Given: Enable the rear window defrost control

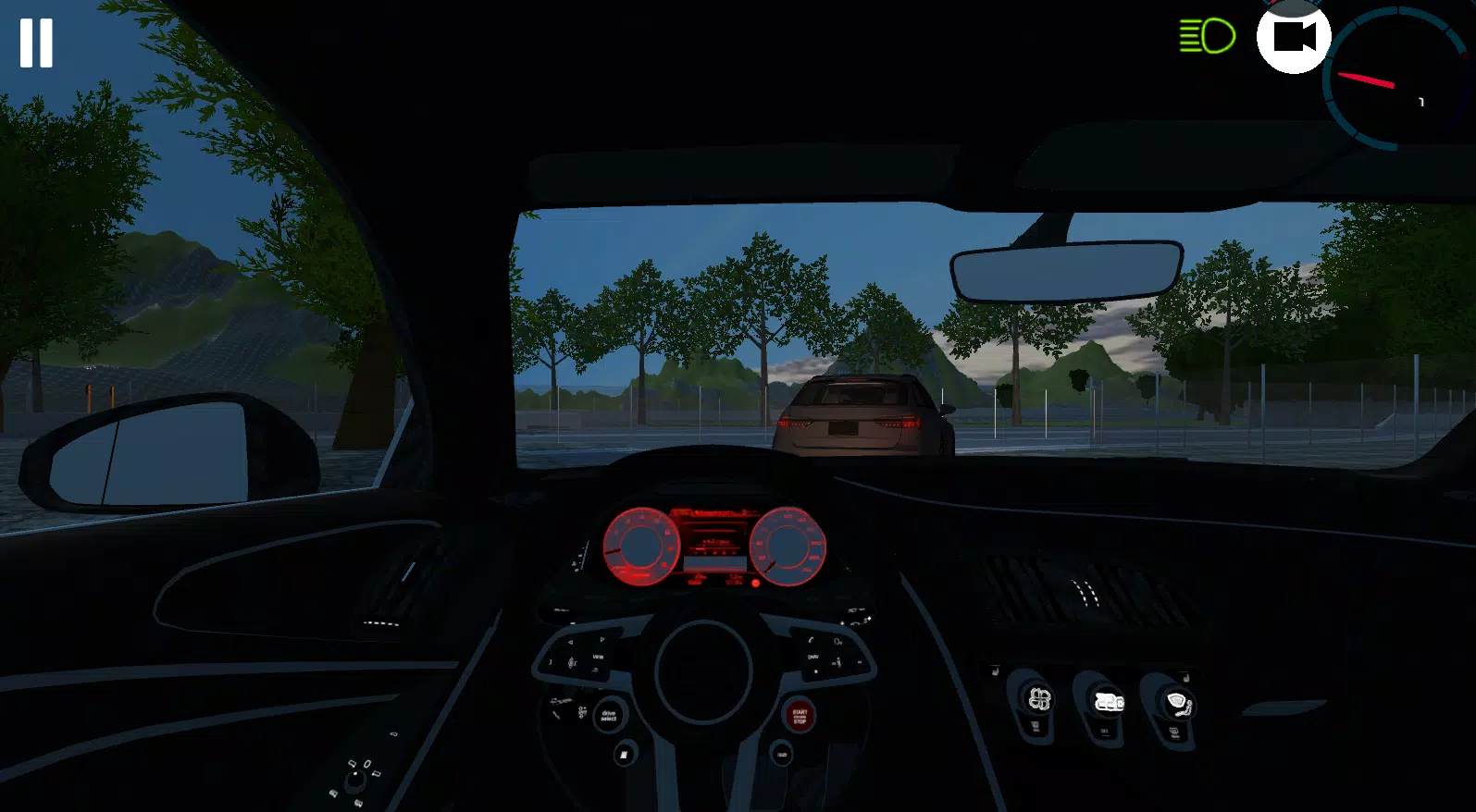Looking at the screenshot, I should click(x=1173, y=732).
